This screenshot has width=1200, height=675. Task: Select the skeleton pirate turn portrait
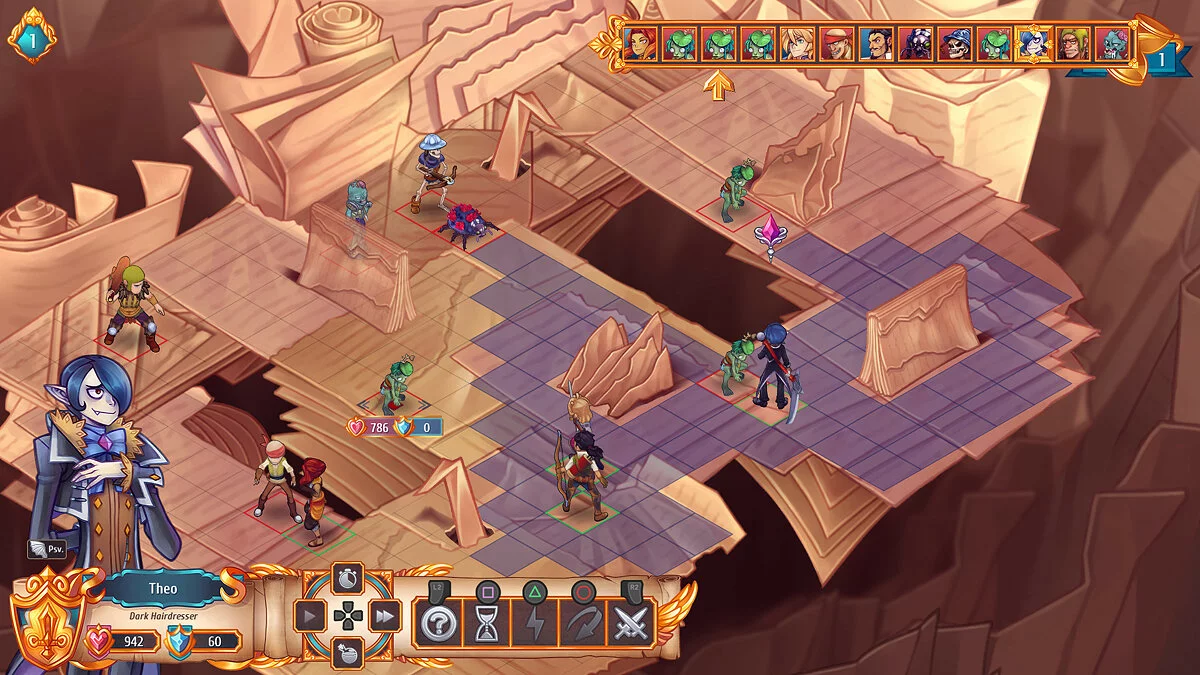(x=955, y=44)
